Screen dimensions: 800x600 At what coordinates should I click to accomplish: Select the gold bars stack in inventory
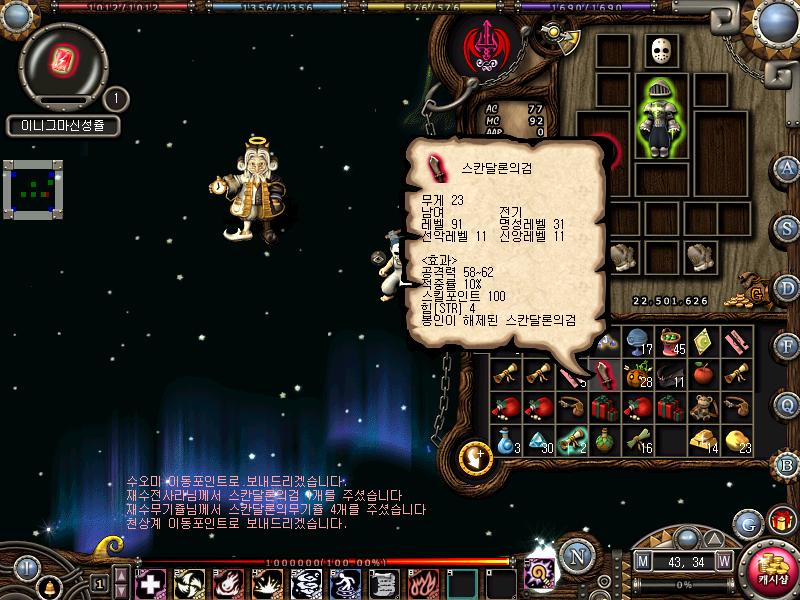[704, 441]
